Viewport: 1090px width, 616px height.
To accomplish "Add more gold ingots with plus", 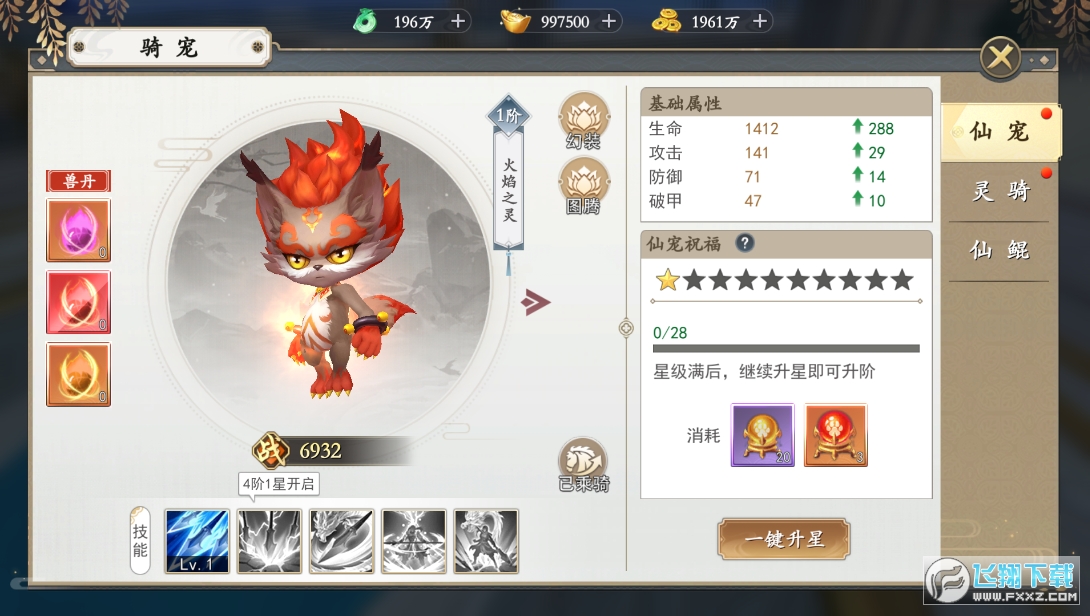I will (x=608, y=21).
